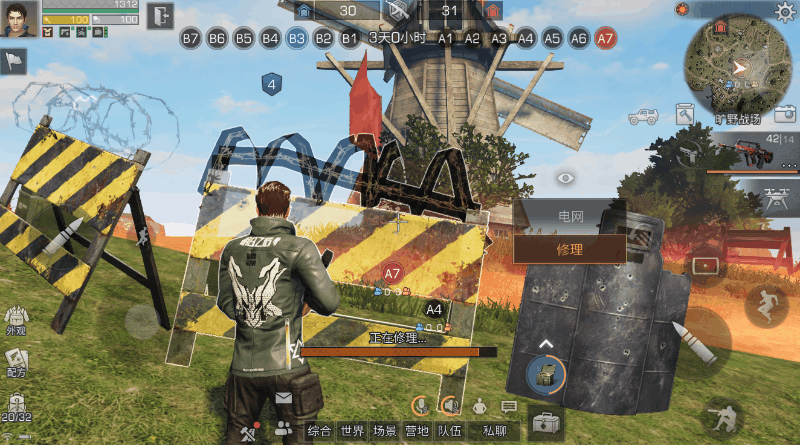
Task: Tap the white flag icon
Action: 14,62
